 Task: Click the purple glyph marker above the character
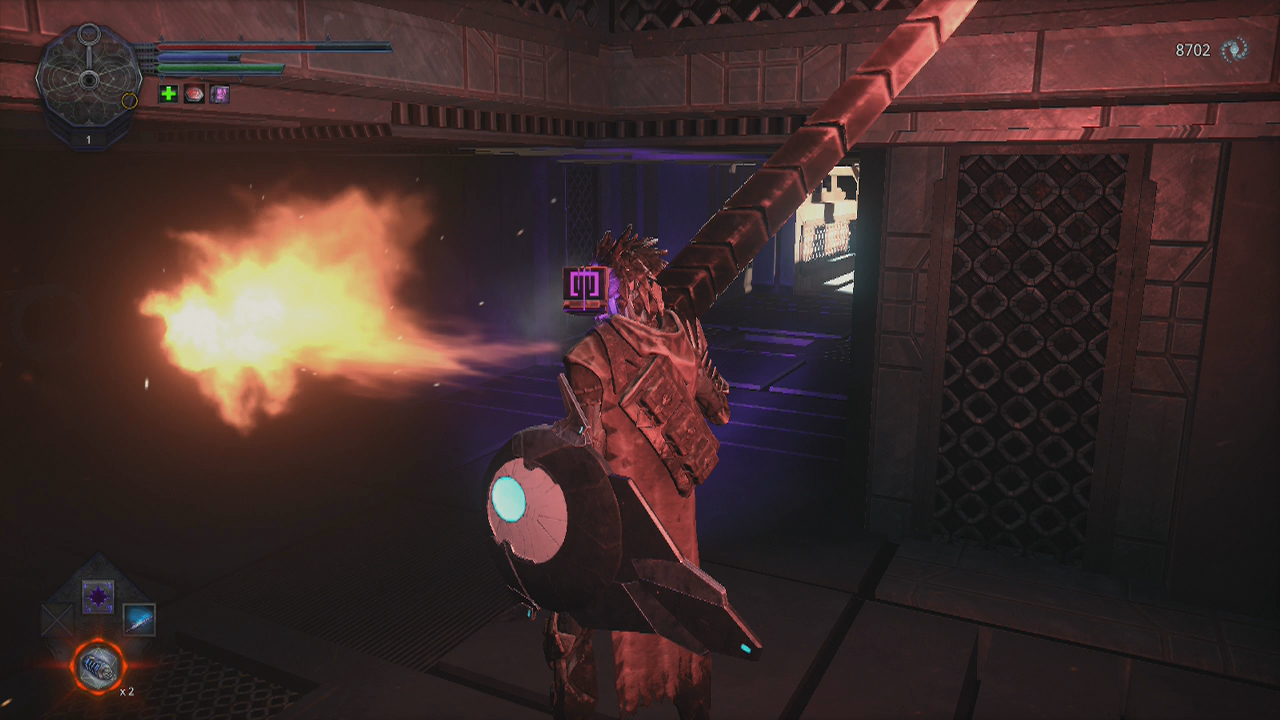point(583,283)
